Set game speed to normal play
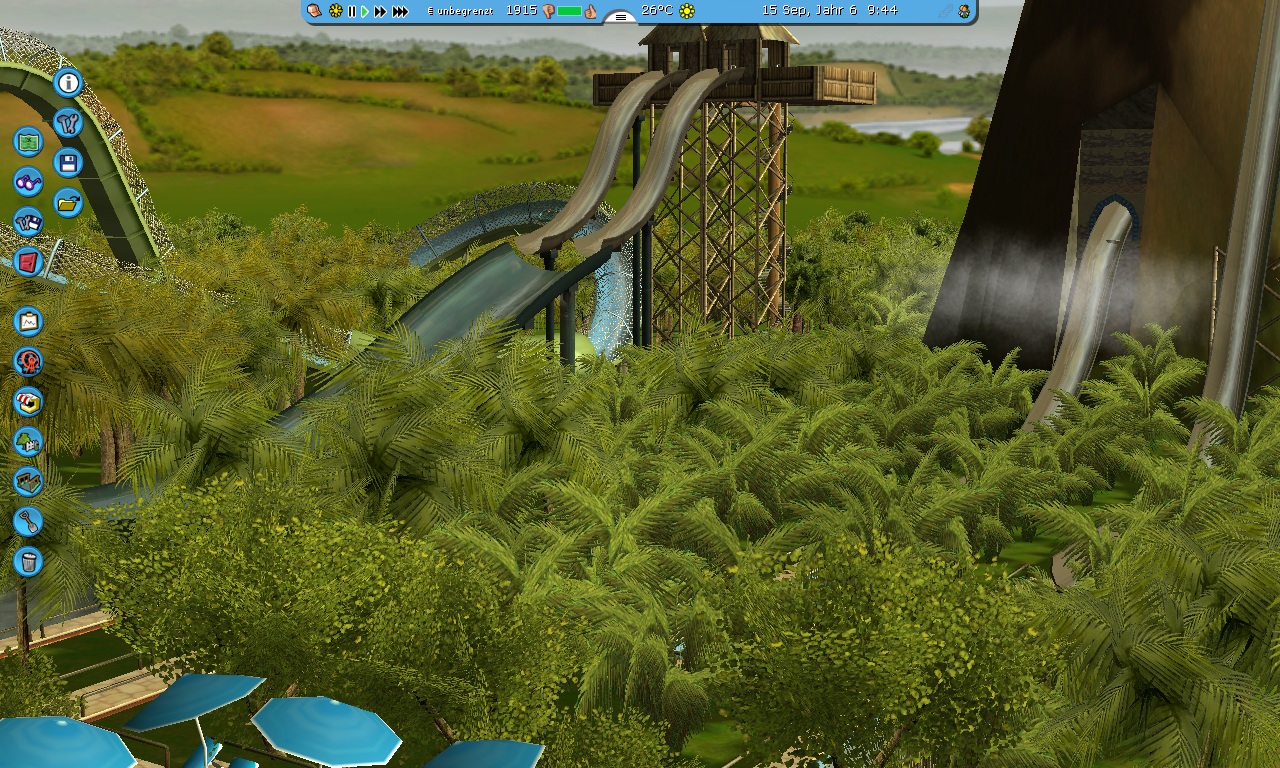The image size is (1280, 768). (x=365, y=11)
